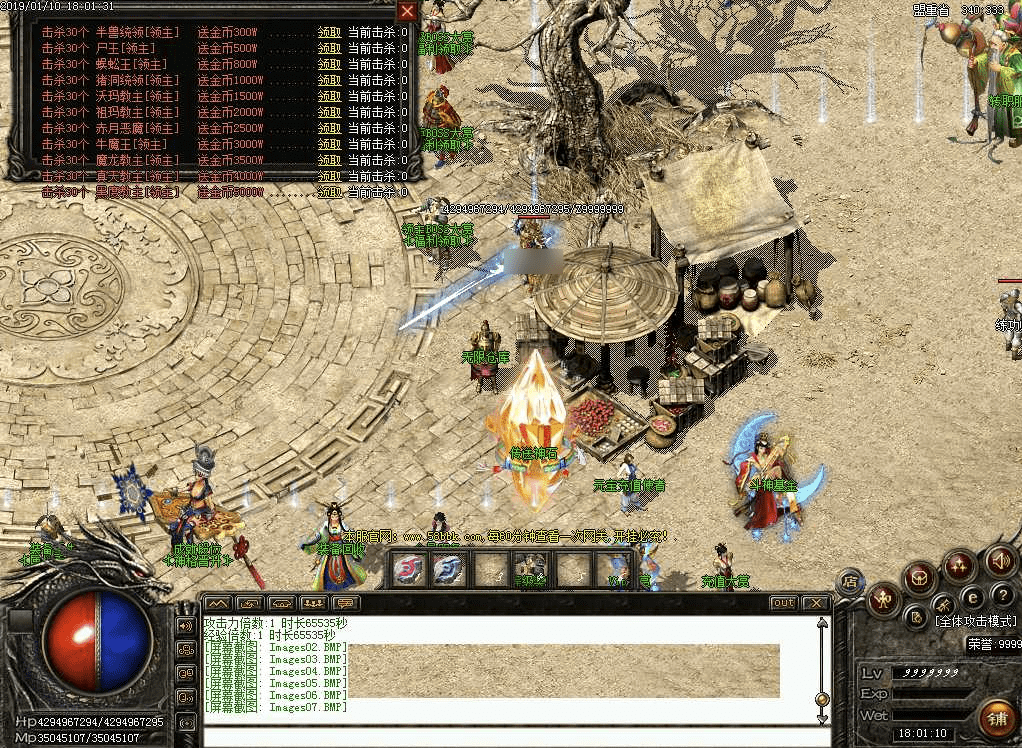Click the out button on chat panel
The width and height of the screenshot is (1022, 748).
point(783,603)
